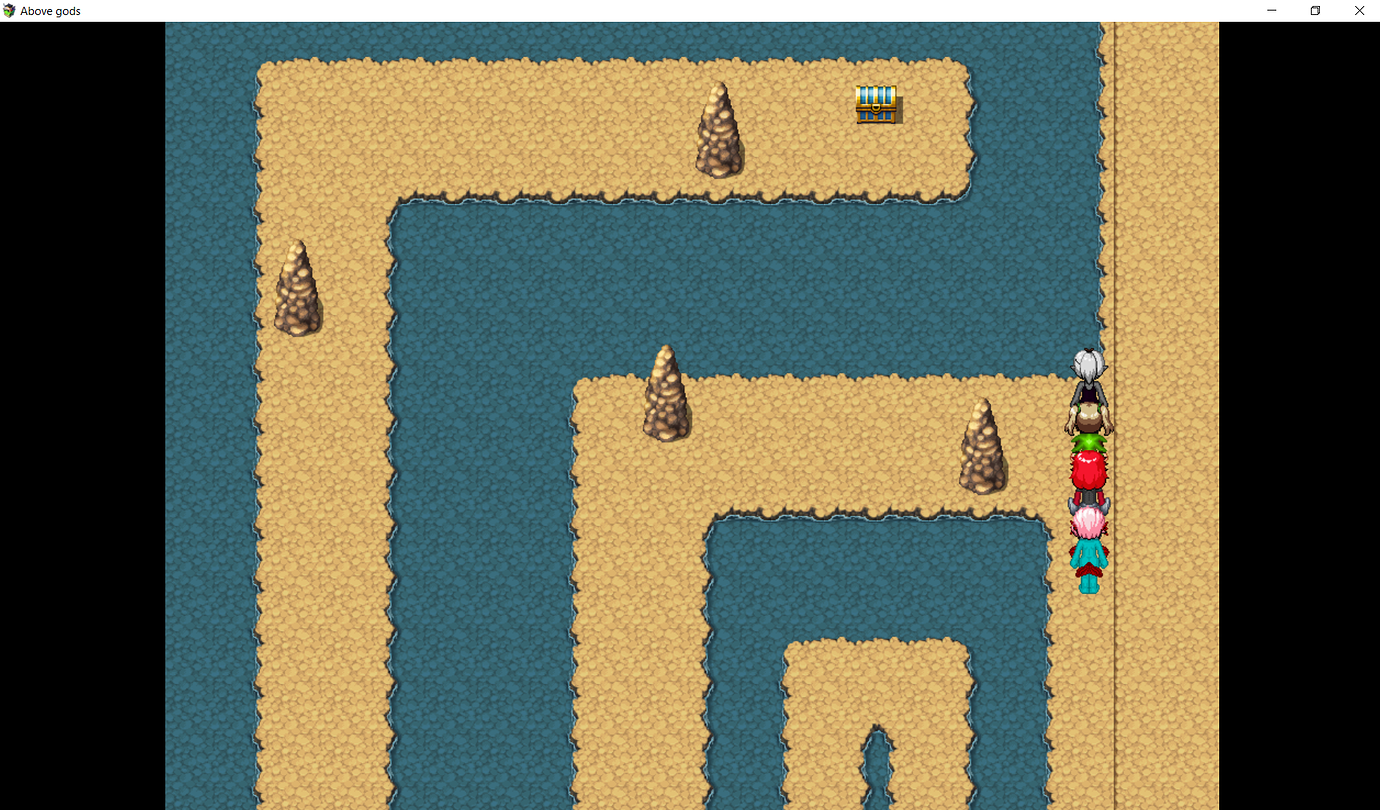Click the black border left of the map

click(80, 400)
